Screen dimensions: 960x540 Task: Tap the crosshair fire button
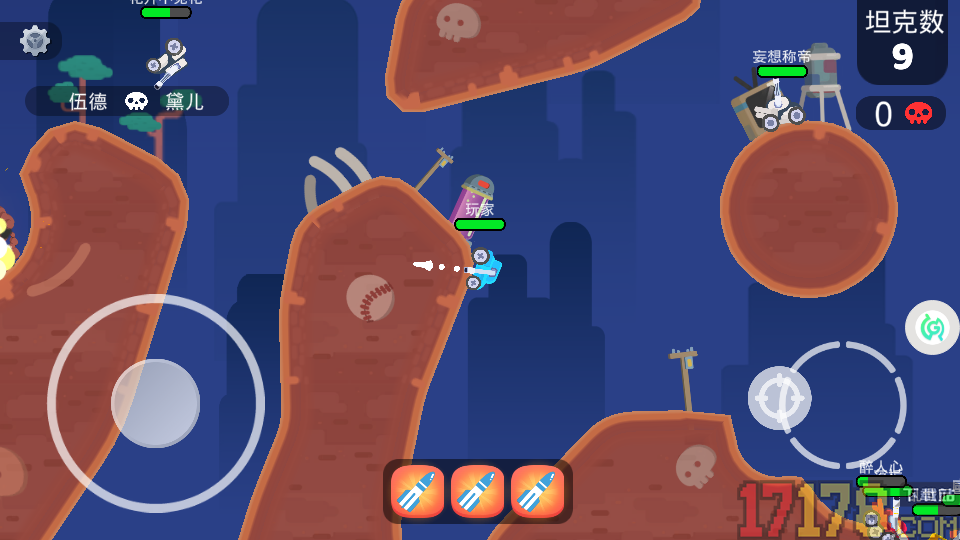pyautogui.click(x=780, y=397)
